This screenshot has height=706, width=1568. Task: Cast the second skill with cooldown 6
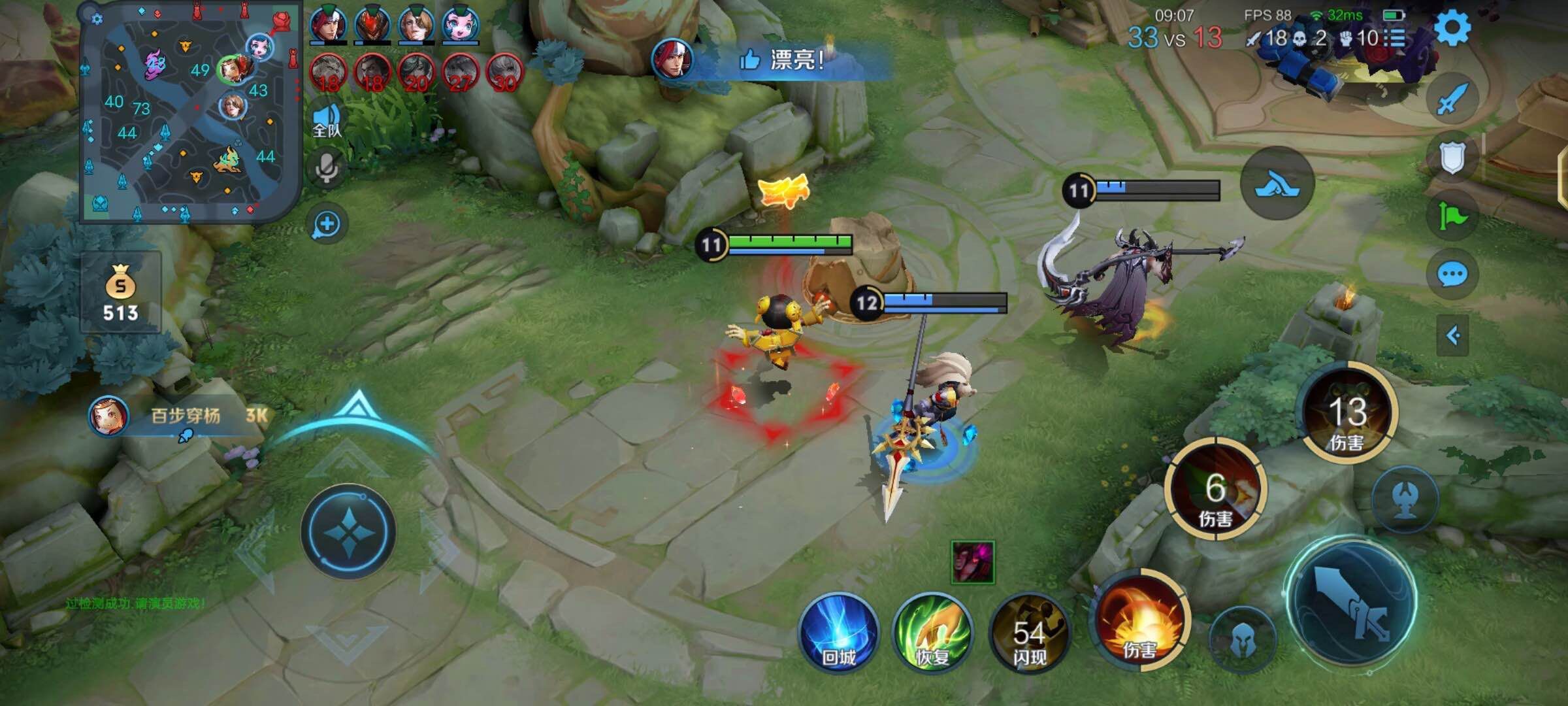click(x=1215, y=489)
